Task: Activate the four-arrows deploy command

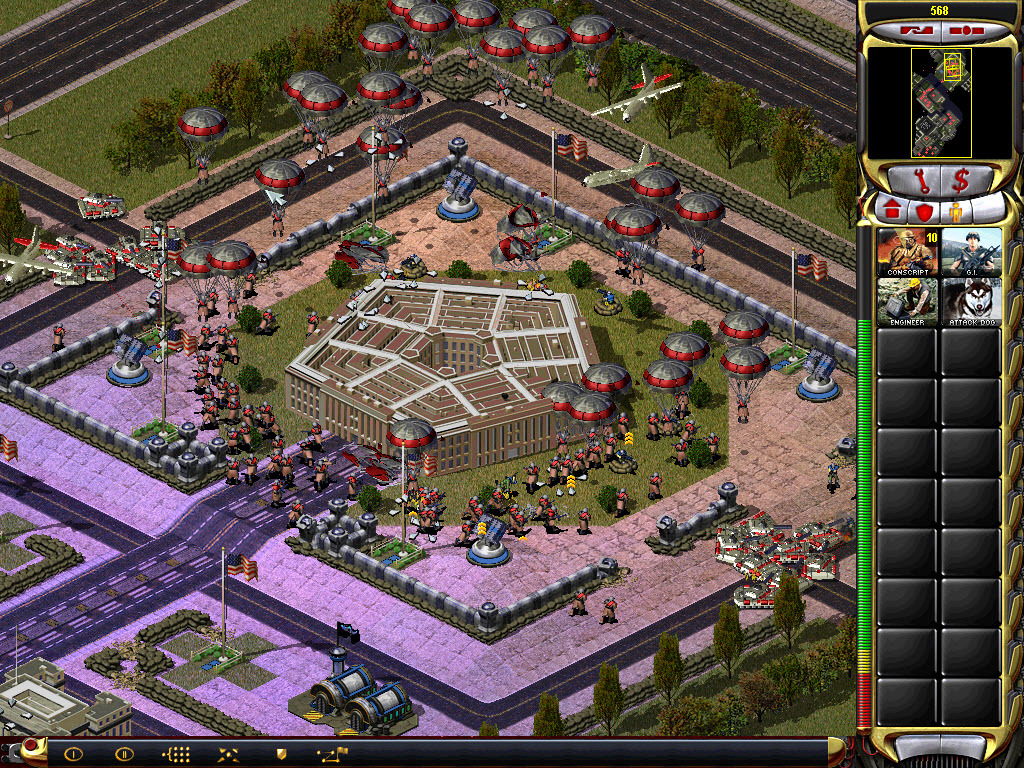Action: [229, 754]
